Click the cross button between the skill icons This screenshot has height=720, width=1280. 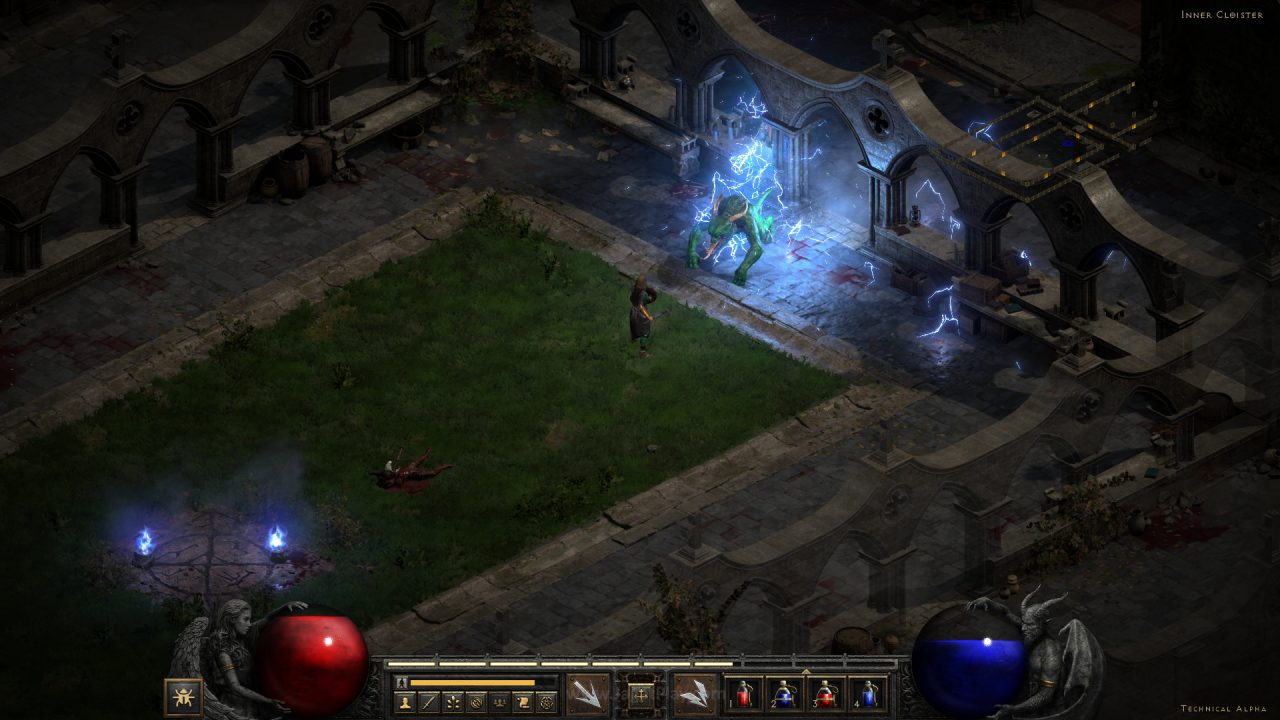(641, 693)
